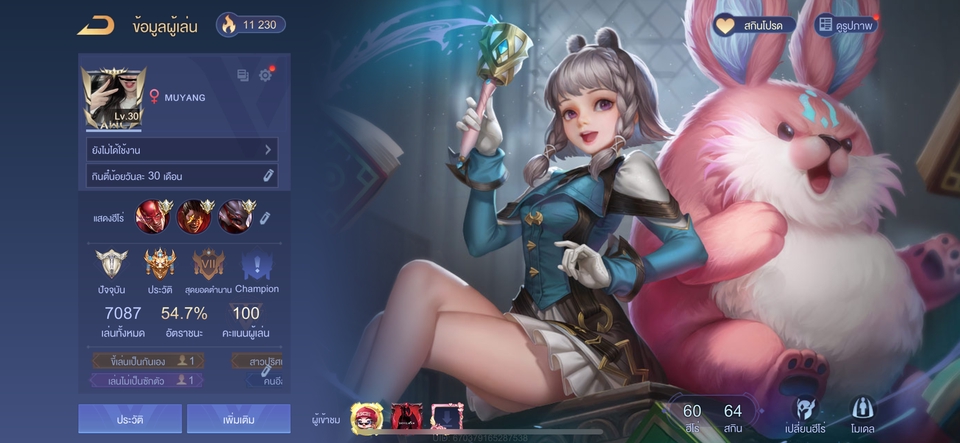
Task: Tap the เพิ่มเติม more button
Action: 238,419
